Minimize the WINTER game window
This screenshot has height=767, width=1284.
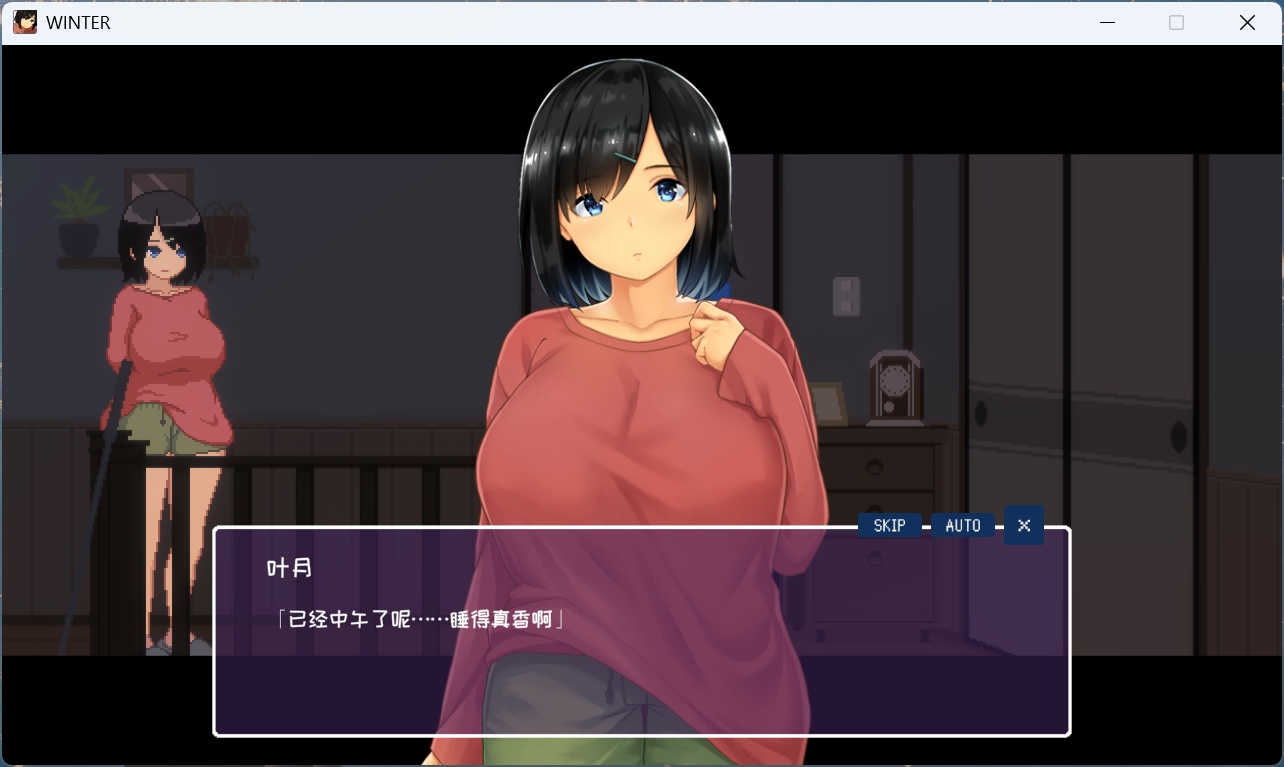coord(1107,22)
